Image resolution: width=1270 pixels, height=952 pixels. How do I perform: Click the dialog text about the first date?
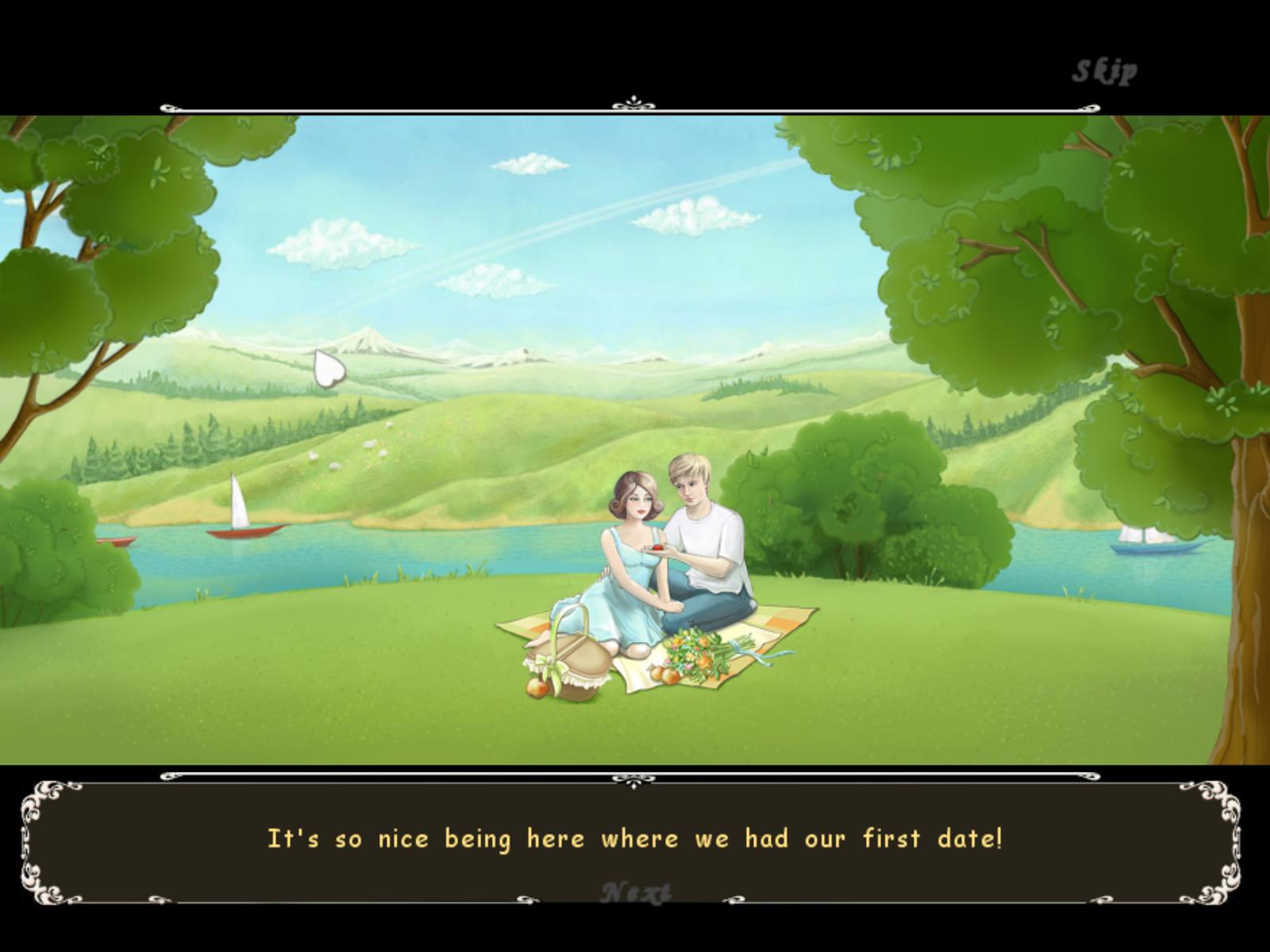(x=635, y=839)
